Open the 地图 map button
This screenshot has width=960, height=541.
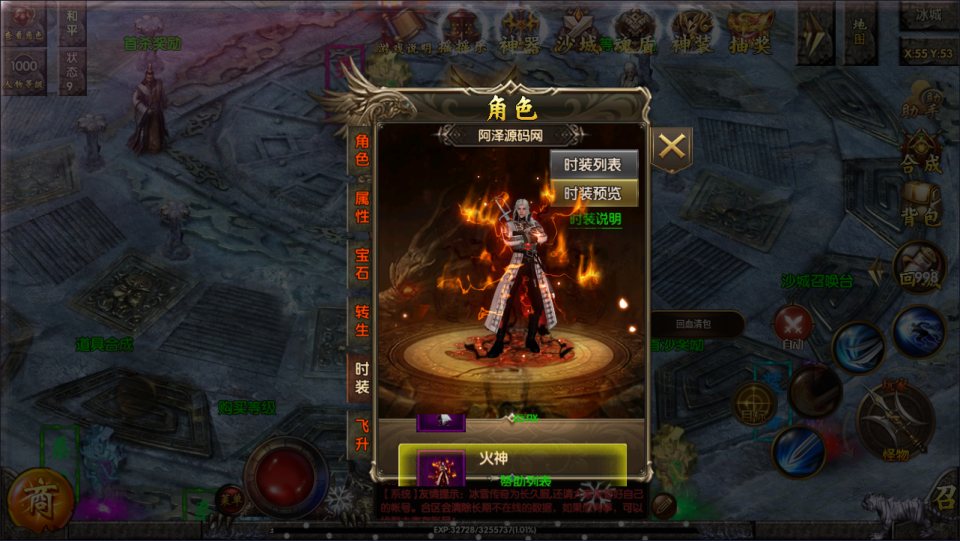pos(859,31)
